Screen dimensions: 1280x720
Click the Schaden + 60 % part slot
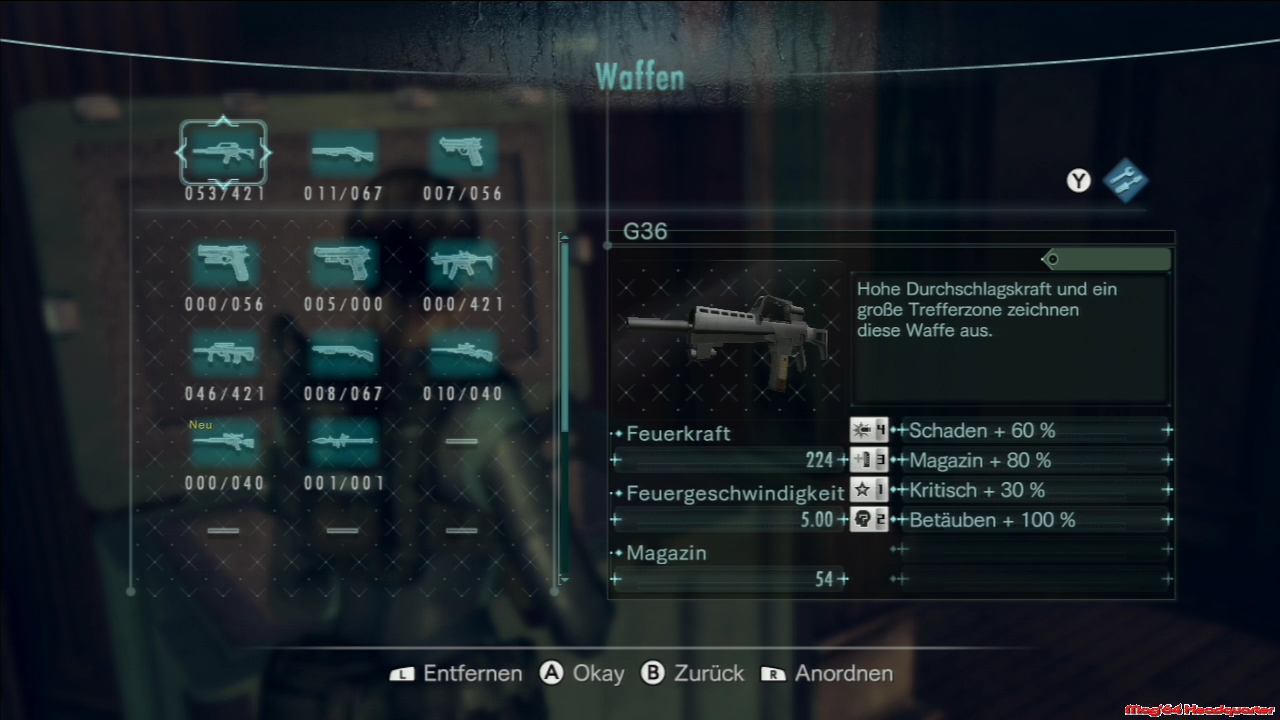coord(1035,431)
